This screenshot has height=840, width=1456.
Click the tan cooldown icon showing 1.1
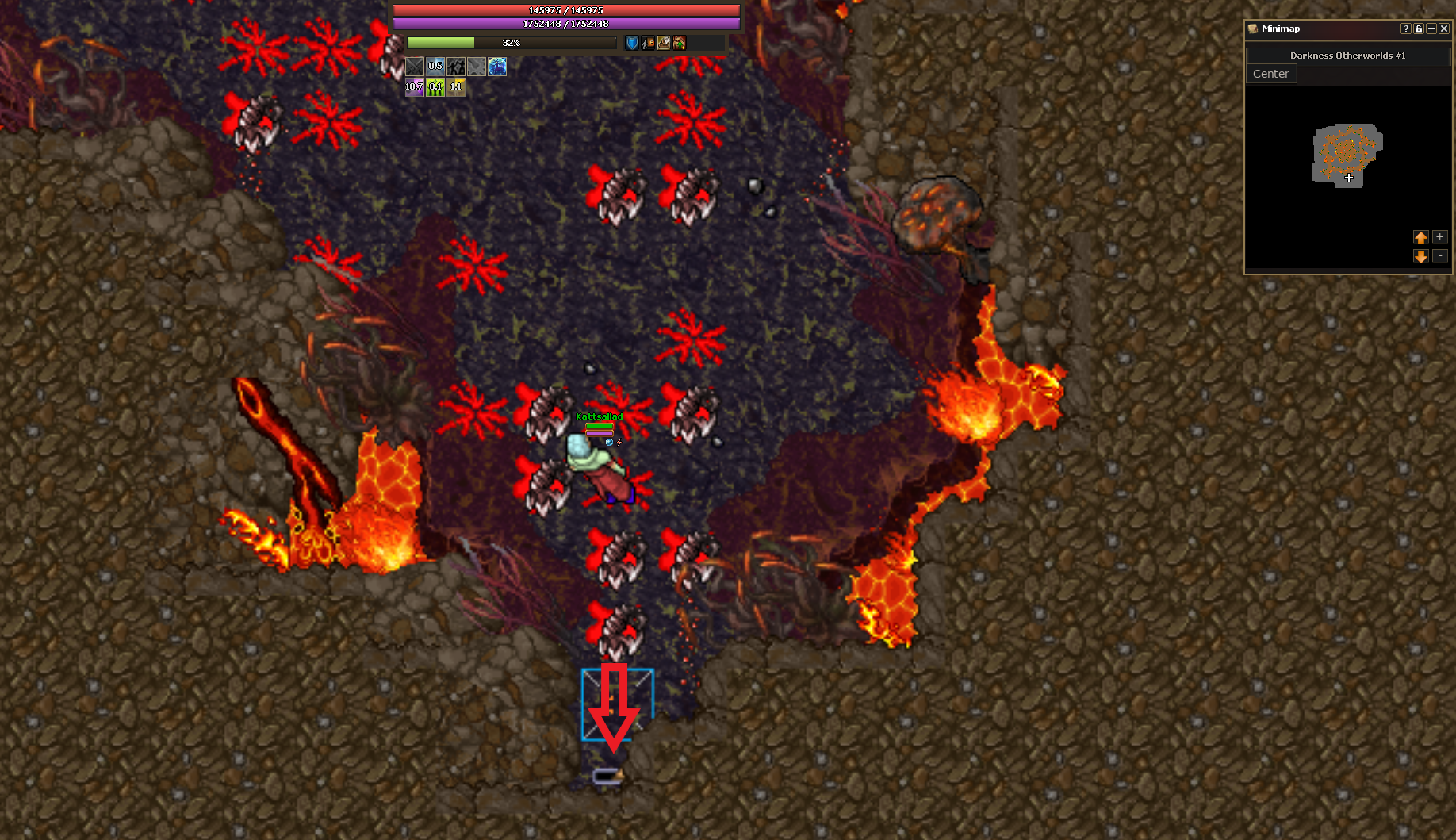tap(455, 87)
